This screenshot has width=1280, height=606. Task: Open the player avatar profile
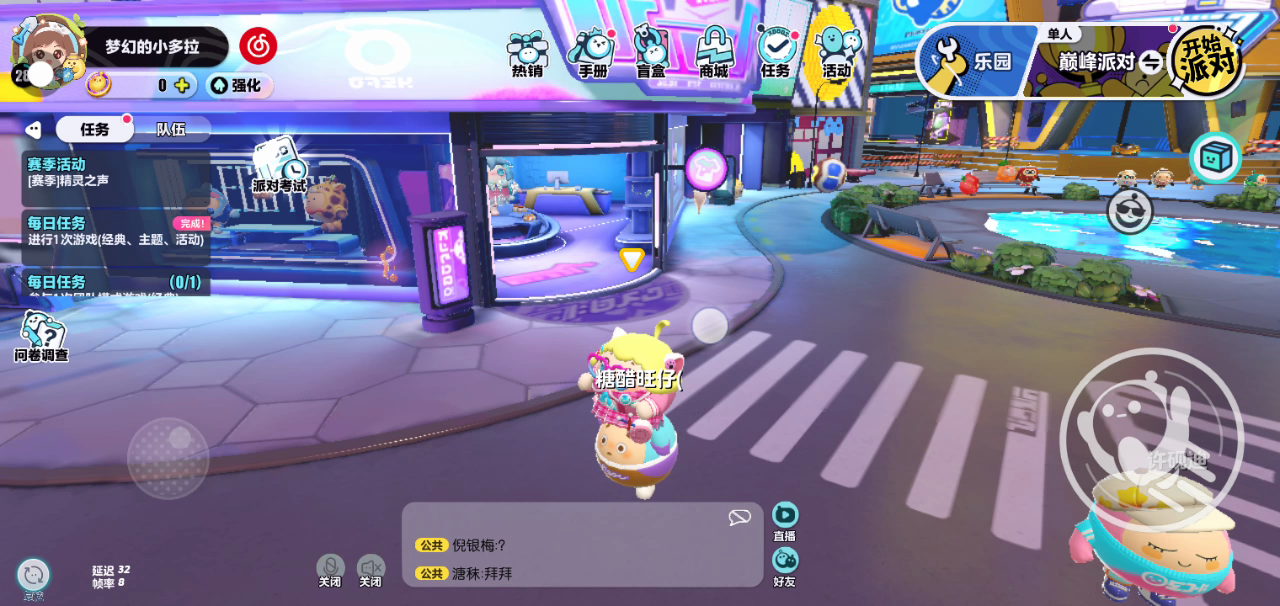45,50
